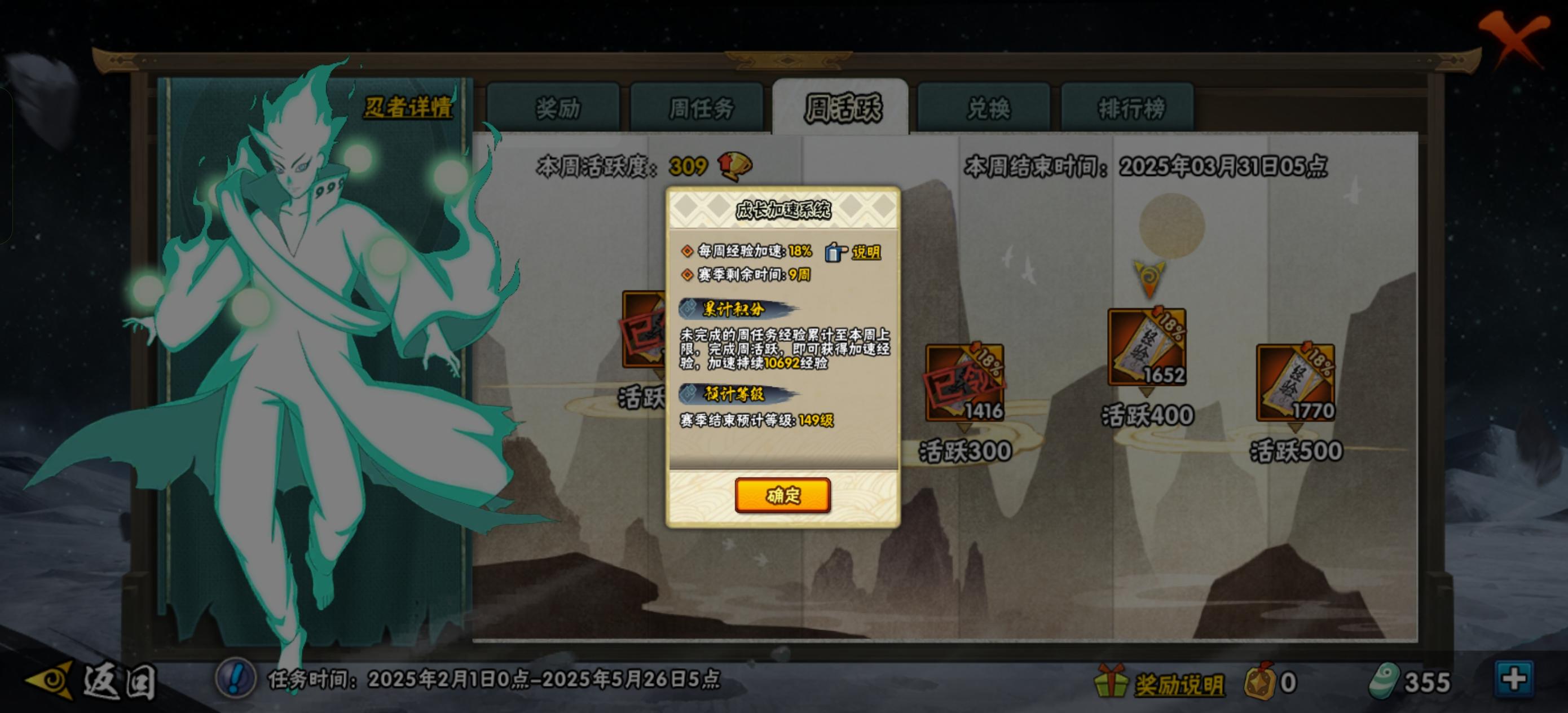Click the exclamation mark icon near 任务时间
The image size is (1568, 713).
click(x=235, y=680)
